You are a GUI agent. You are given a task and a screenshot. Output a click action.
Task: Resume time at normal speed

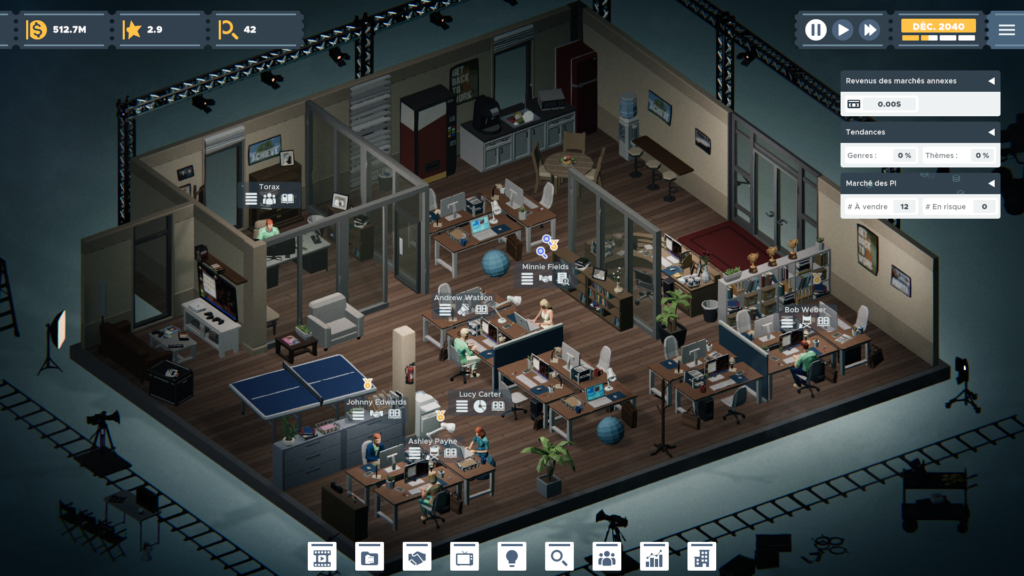[843, 30]
